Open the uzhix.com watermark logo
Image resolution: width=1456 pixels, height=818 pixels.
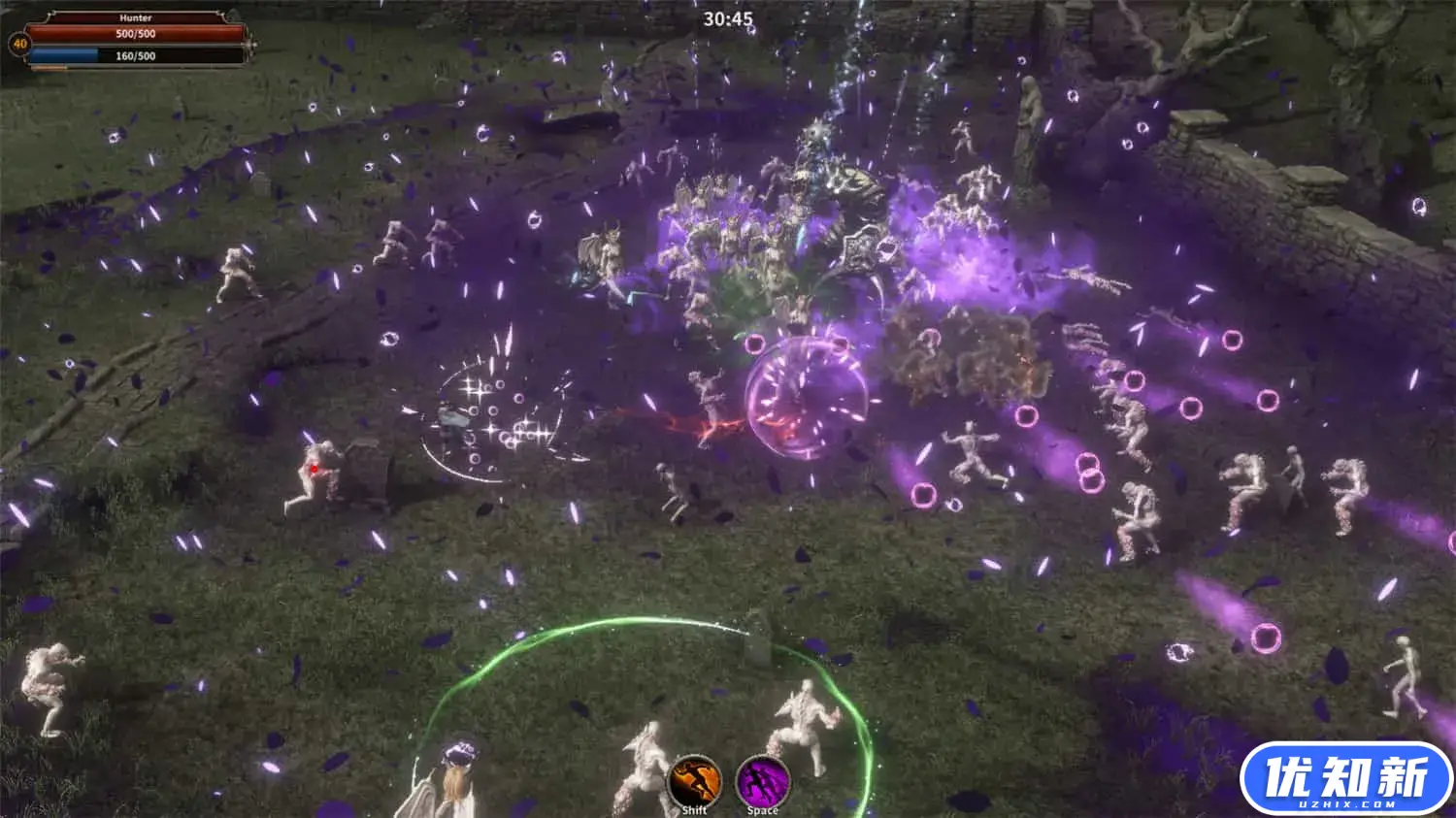click(1346, 779)
